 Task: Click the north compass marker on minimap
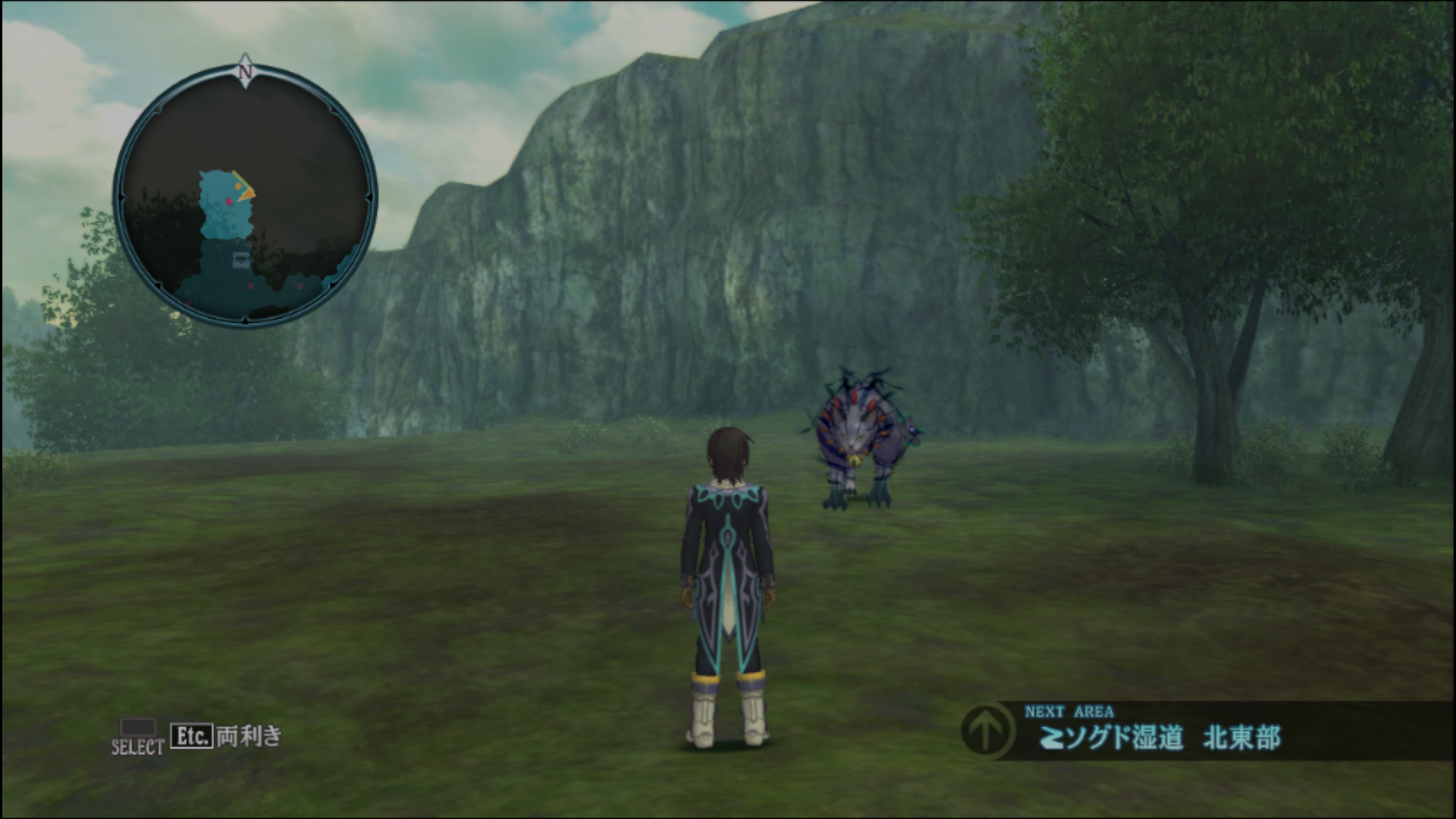click(x=245, y=71)
